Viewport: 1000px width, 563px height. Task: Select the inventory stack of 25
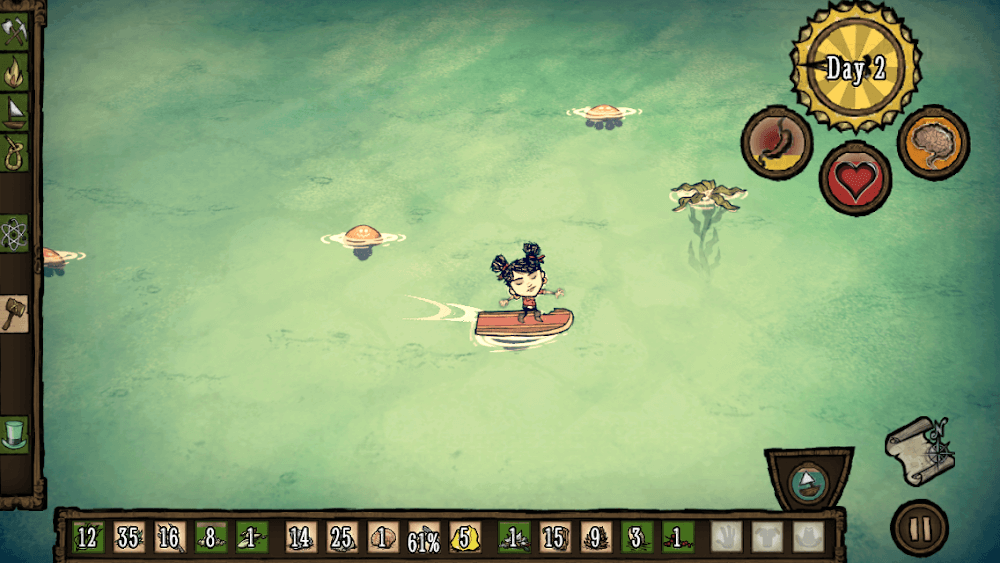pyautogui.click(x=341, y=538)
